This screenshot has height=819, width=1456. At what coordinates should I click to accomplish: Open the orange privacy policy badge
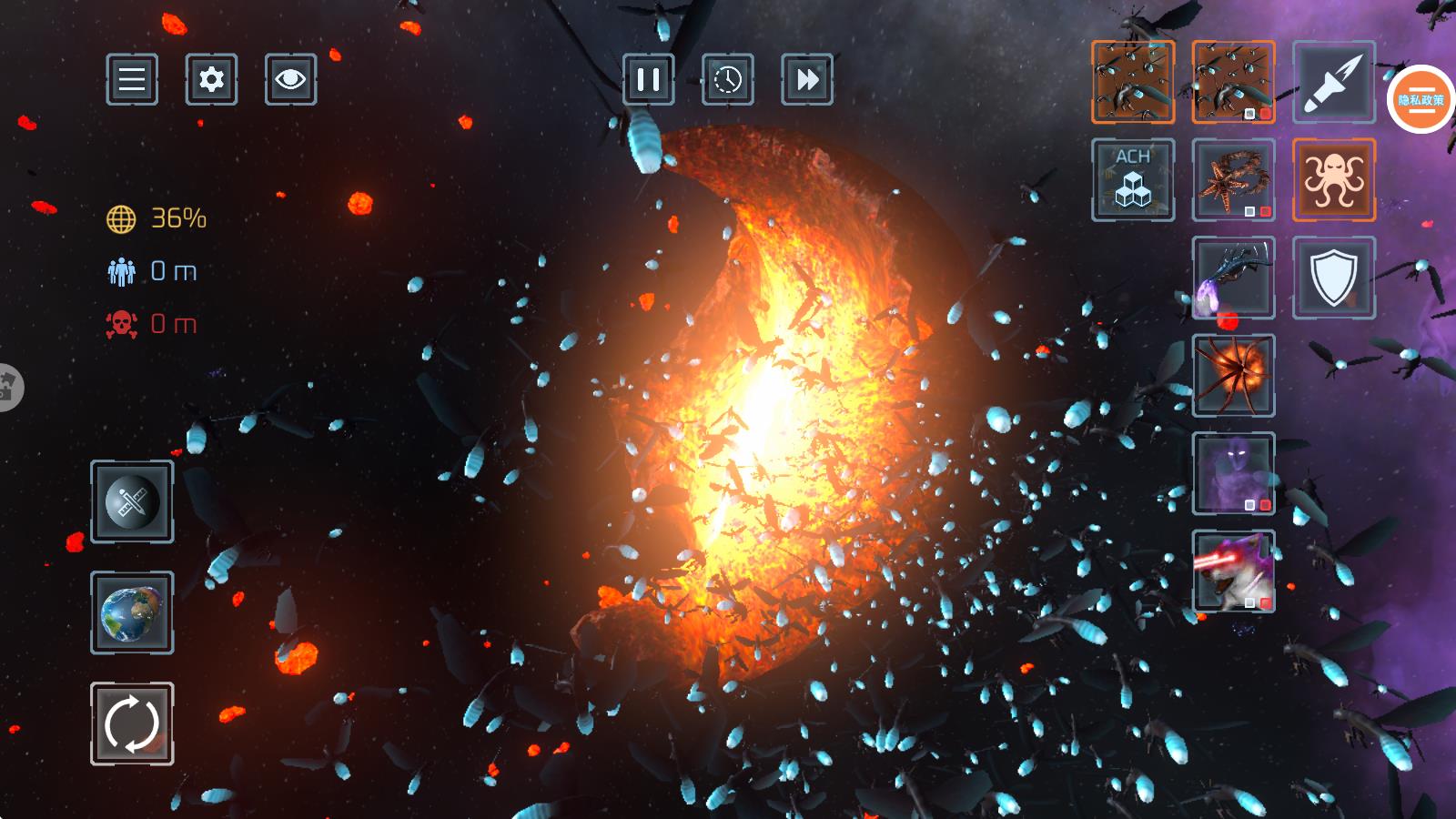point(1421,100)
